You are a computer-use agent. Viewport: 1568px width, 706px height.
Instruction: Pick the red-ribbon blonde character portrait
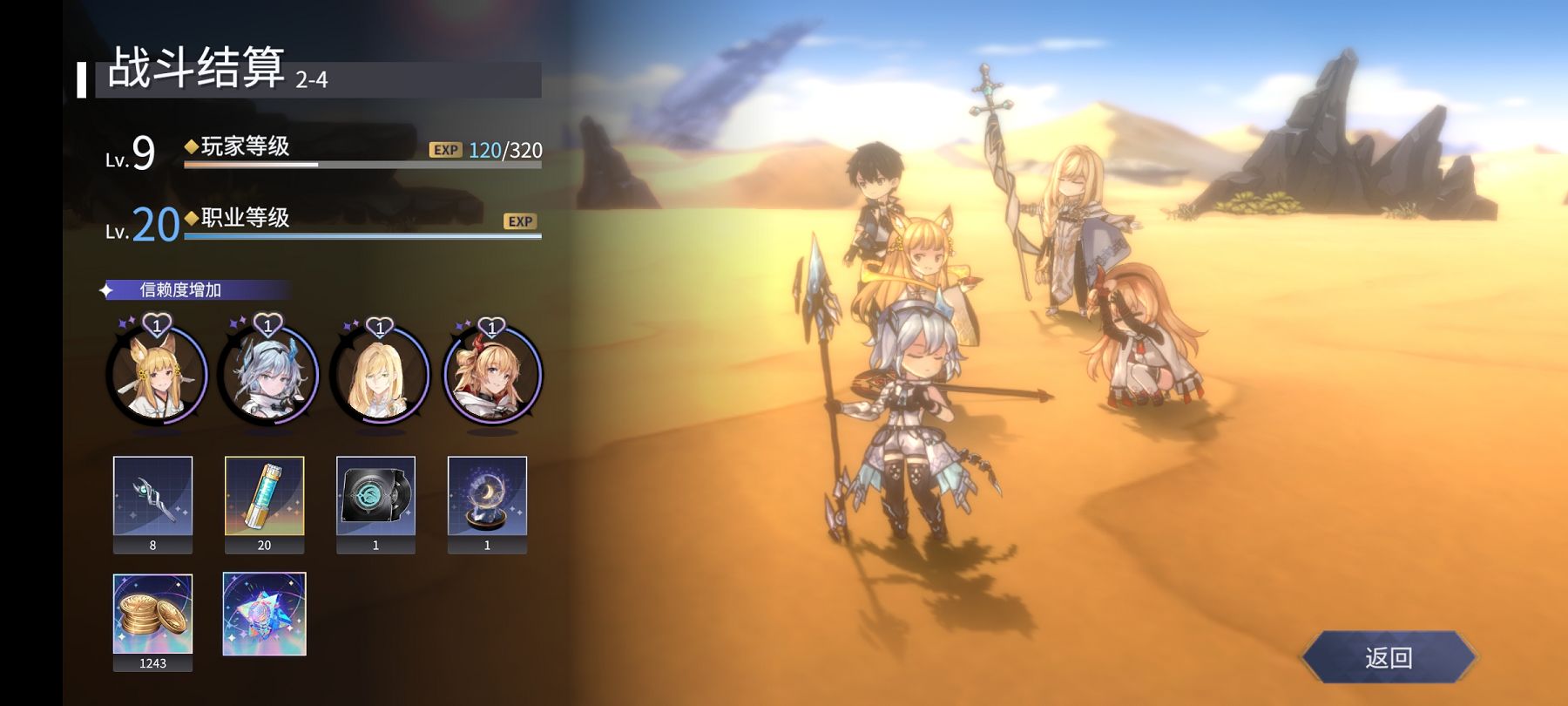[x=492, y=377]
